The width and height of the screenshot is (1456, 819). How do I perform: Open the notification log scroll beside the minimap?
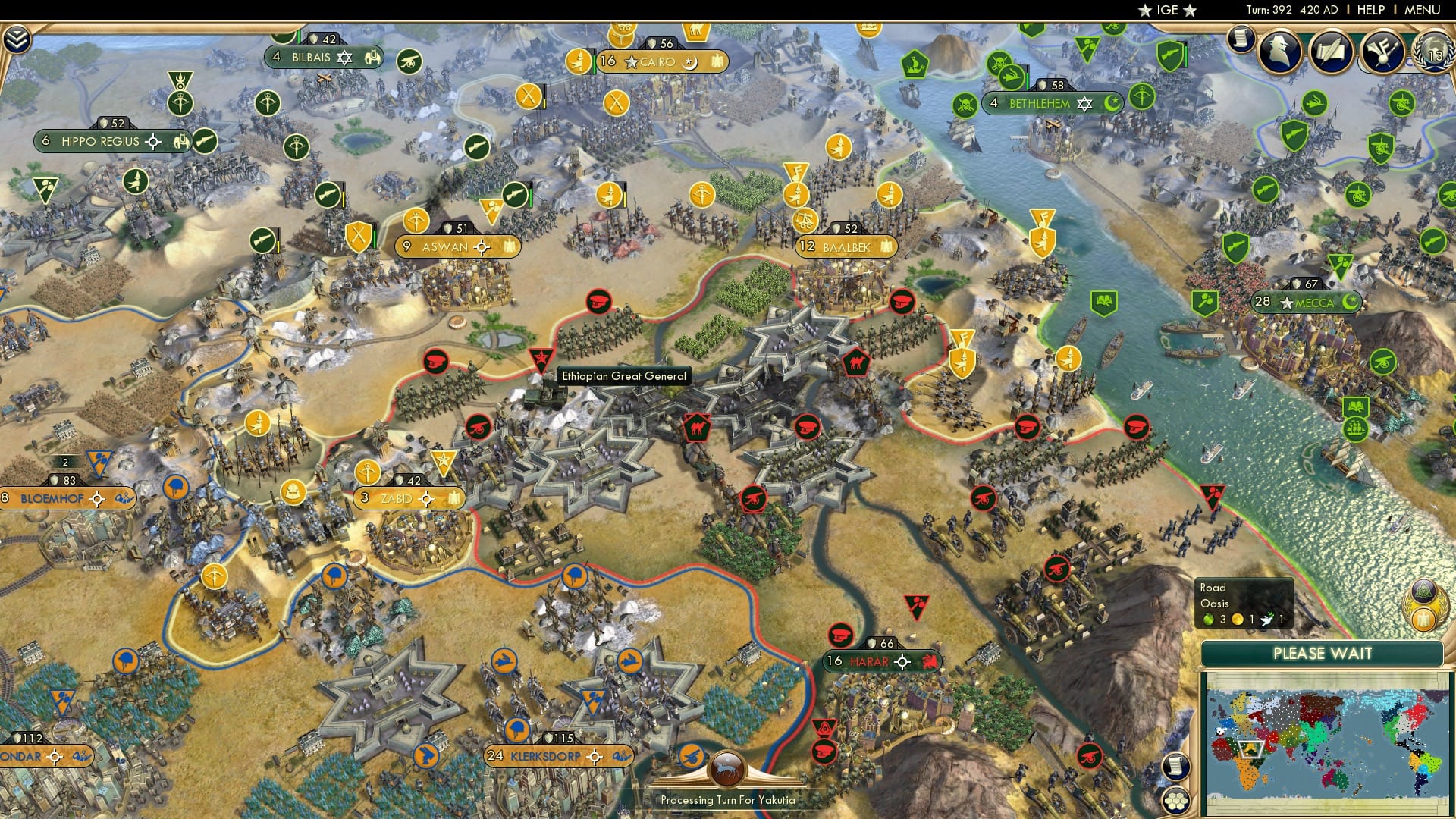pos(1176,766)
